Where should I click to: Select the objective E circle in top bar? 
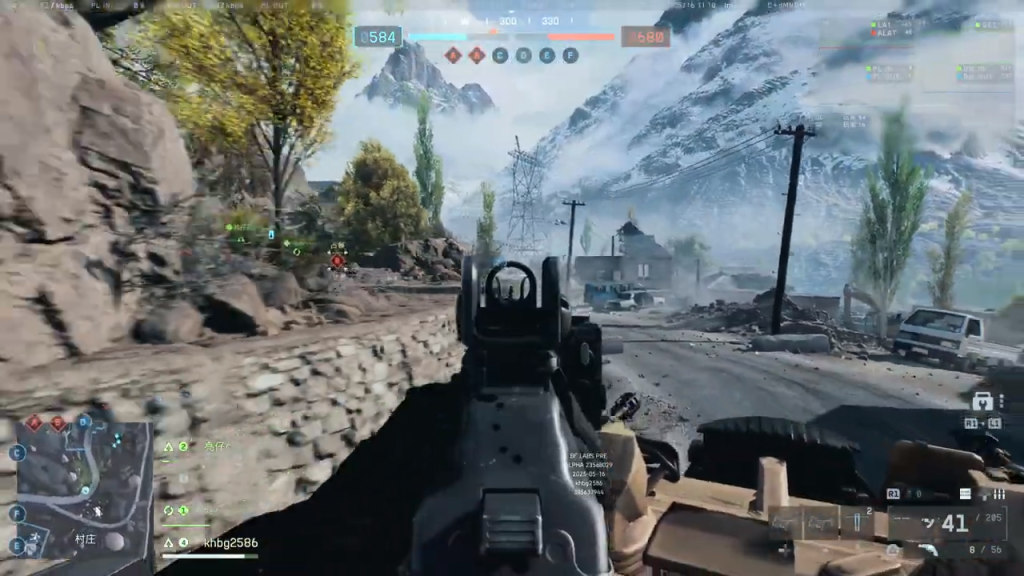(x=547, y=56)
